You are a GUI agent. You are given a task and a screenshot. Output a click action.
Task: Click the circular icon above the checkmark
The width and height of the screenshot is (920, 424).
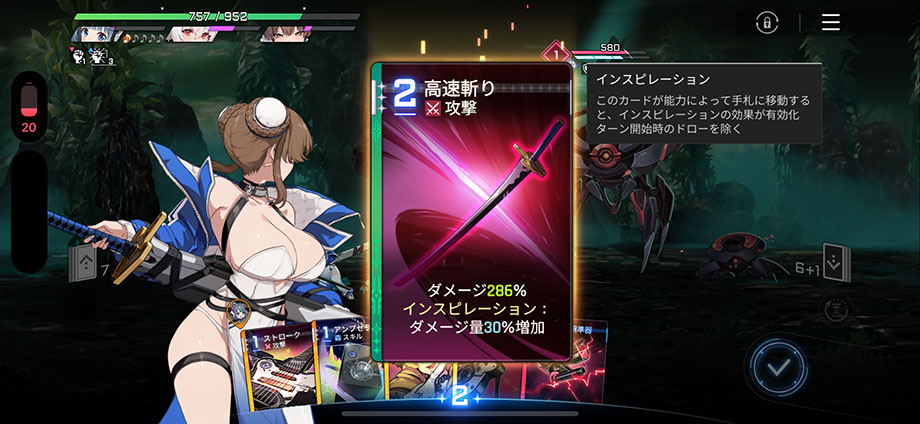[835, 311]
